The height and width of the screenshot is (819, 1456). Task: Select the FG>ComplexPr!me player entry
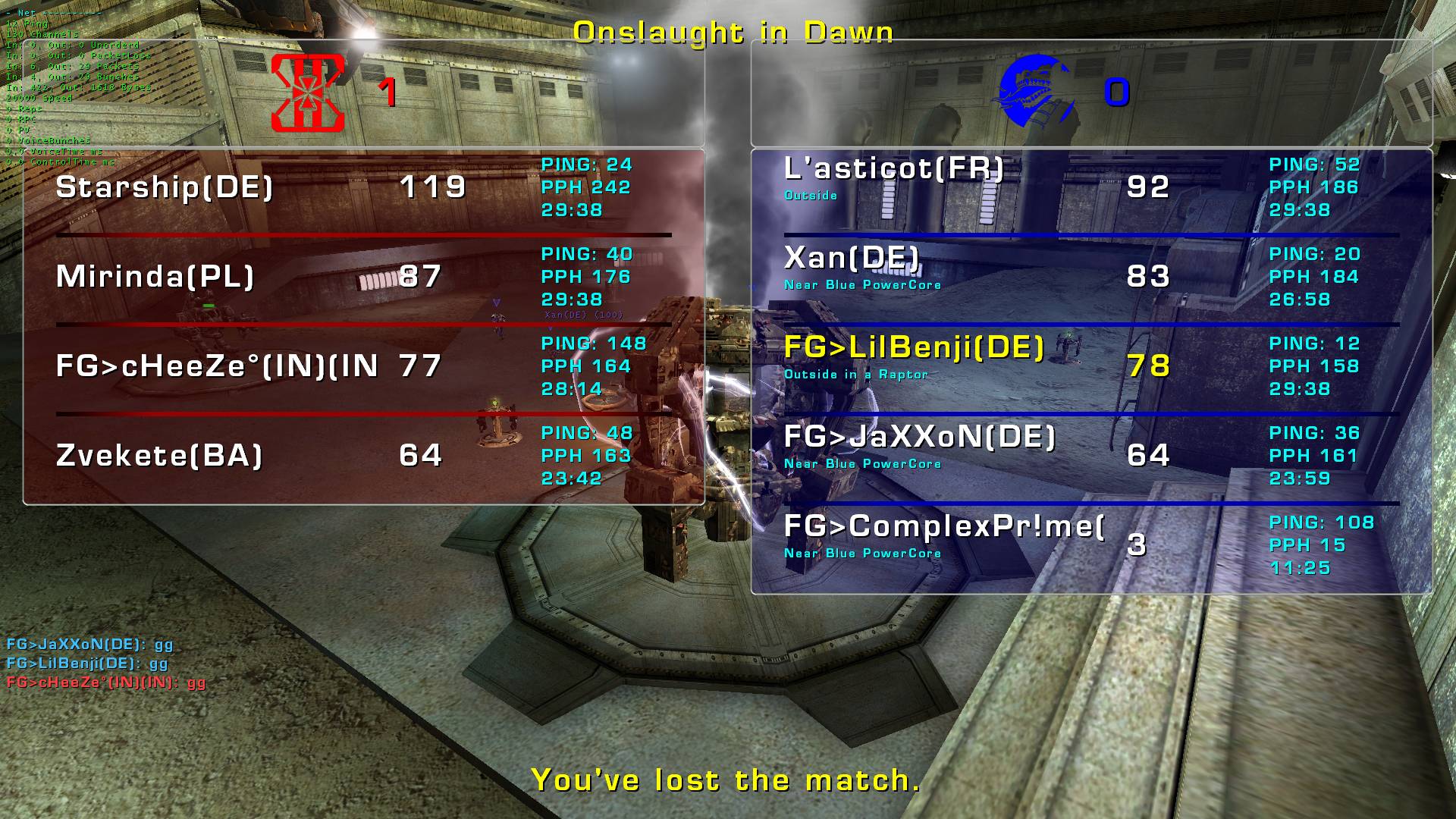[943, 527]
